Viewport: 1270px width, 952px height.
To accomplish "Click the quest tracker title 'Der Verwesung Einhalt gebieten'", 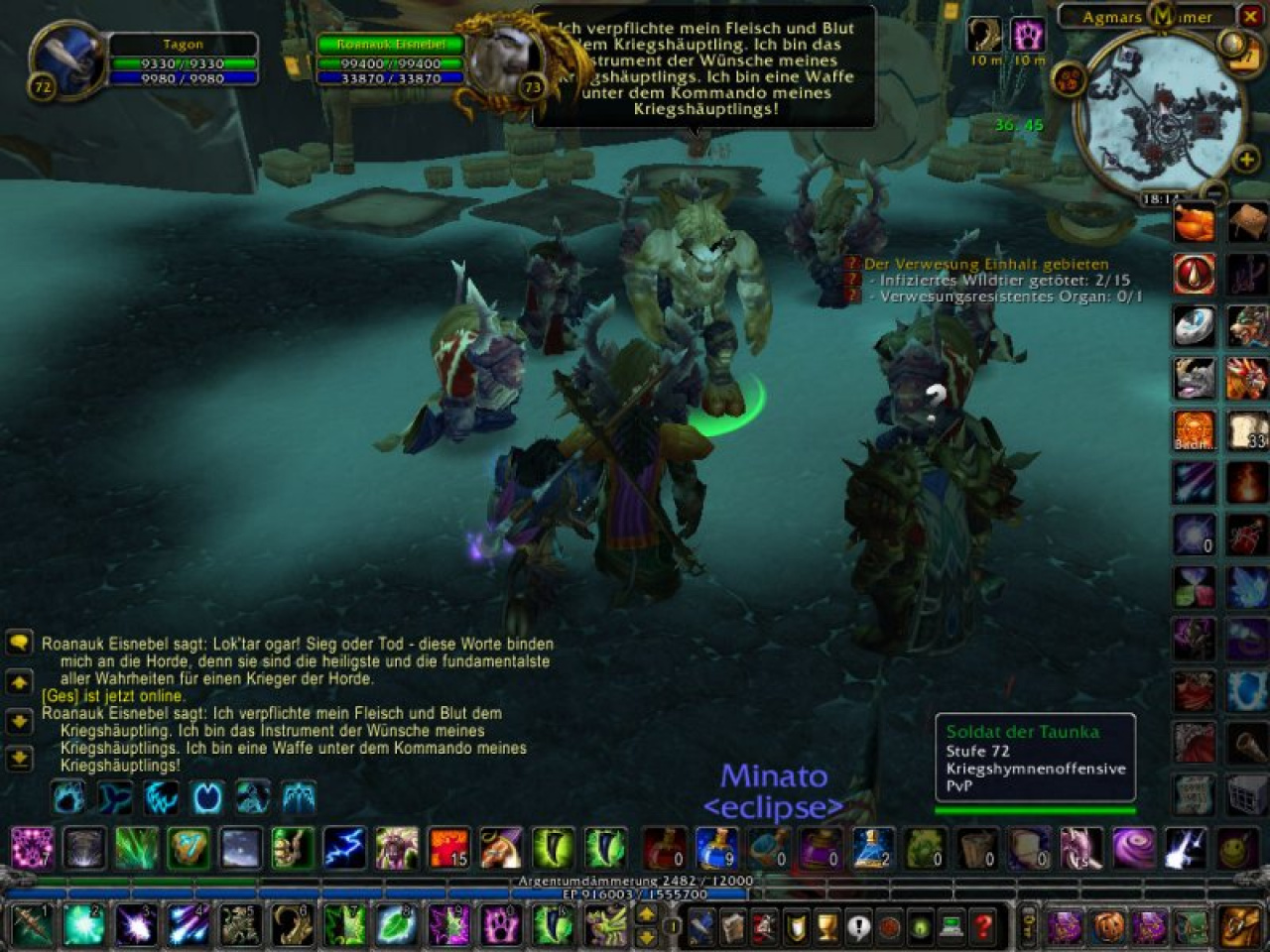I will [x=985, y=264].
